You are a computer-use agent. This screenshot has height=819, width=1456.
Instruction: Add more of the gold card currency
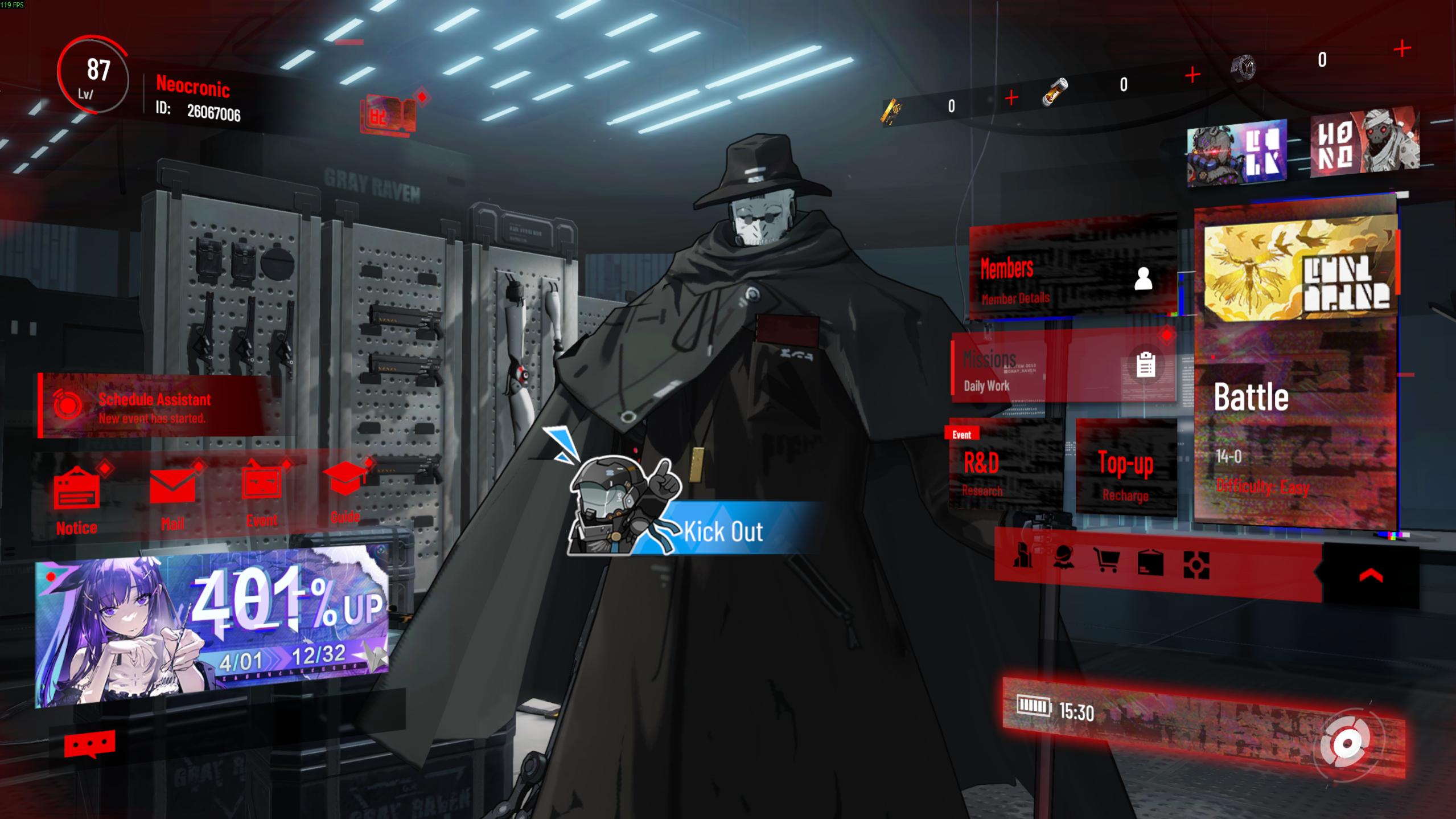tap(1011, 98)
